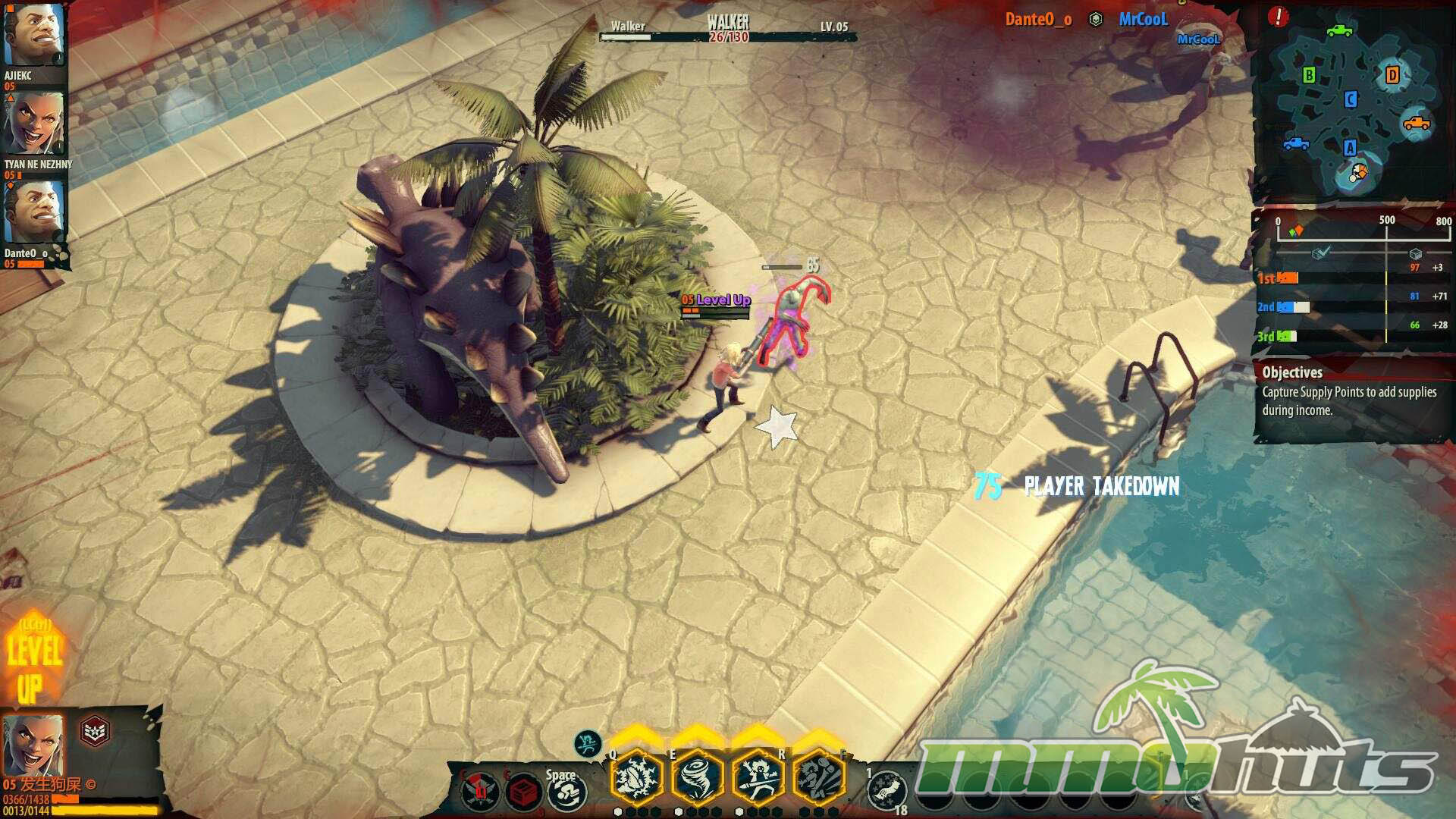Viewport: 1456px width, 819px height.
Task: Click the blue truck marker on minimap
Action: coord(1296,143)
